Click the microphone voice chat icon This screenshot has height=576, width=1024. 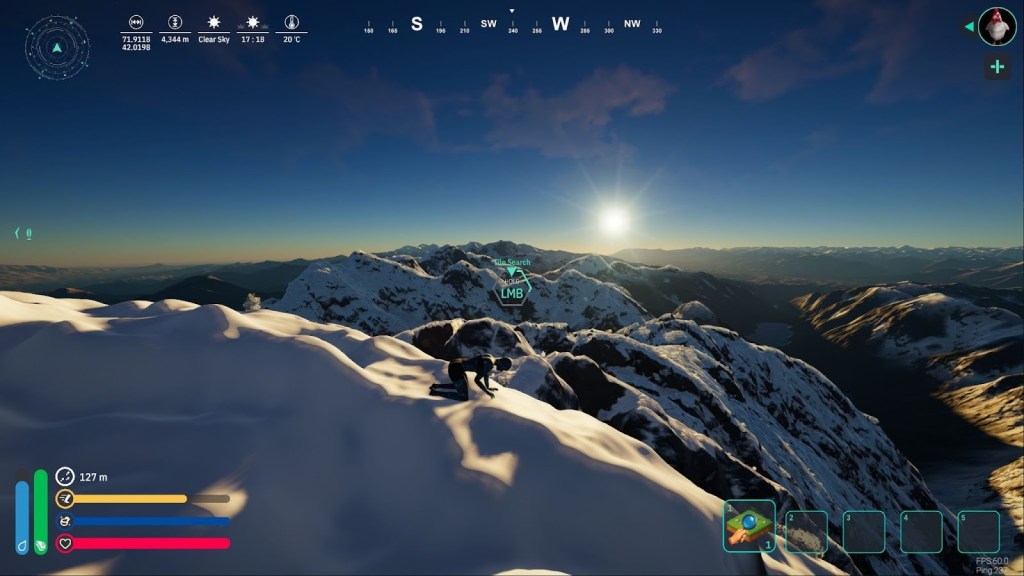pyautogui.click(x=28, y=233)
